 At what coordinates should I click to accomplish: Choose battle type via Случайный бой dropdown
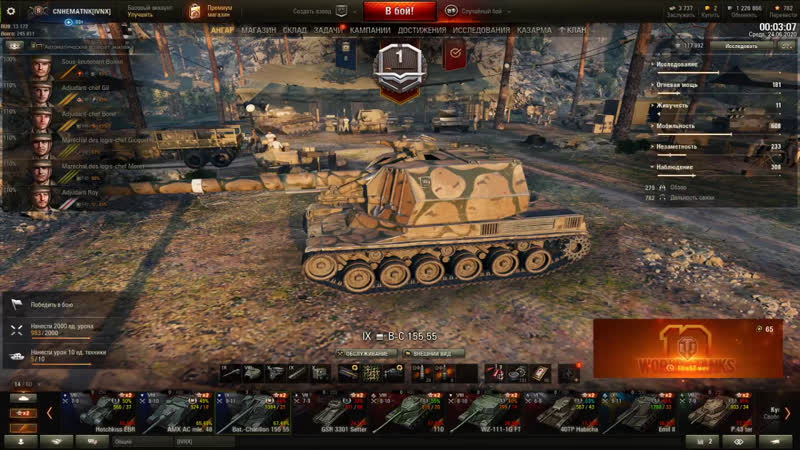point(486,10)
